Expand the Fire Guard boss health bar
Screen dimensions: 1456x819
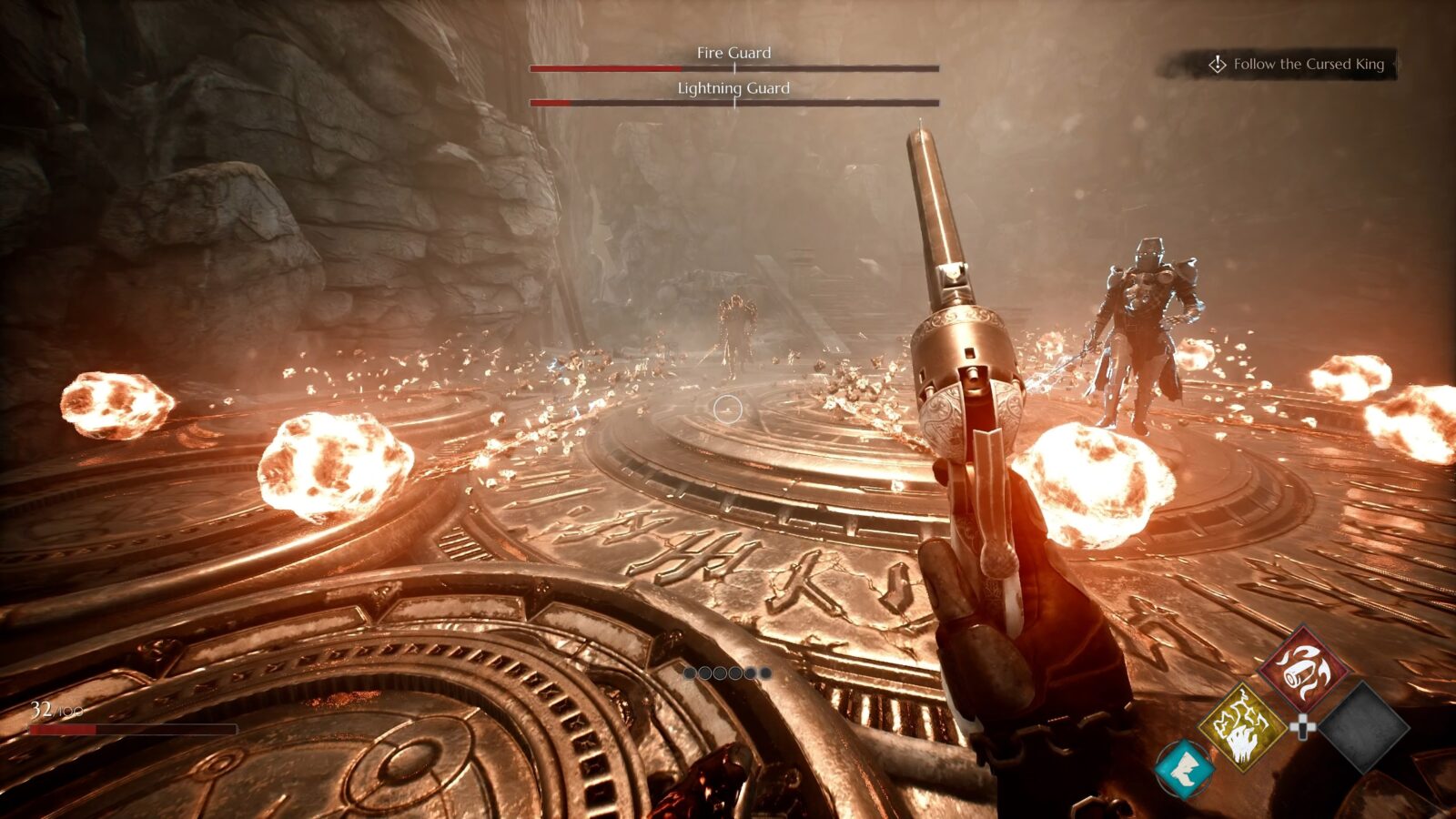tap(733, 66)
